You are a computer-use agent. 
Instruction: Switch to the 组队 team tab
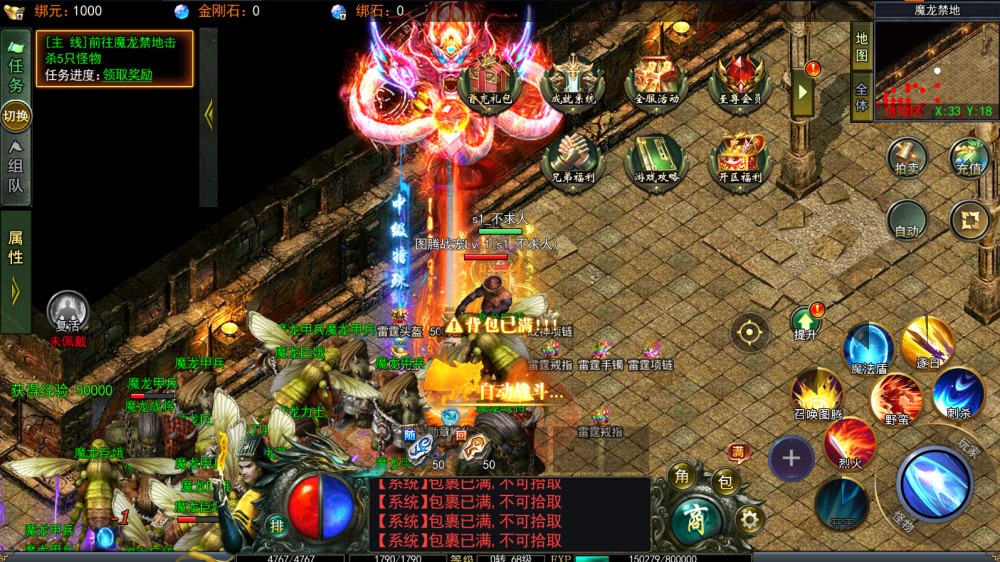coord(16,169)
